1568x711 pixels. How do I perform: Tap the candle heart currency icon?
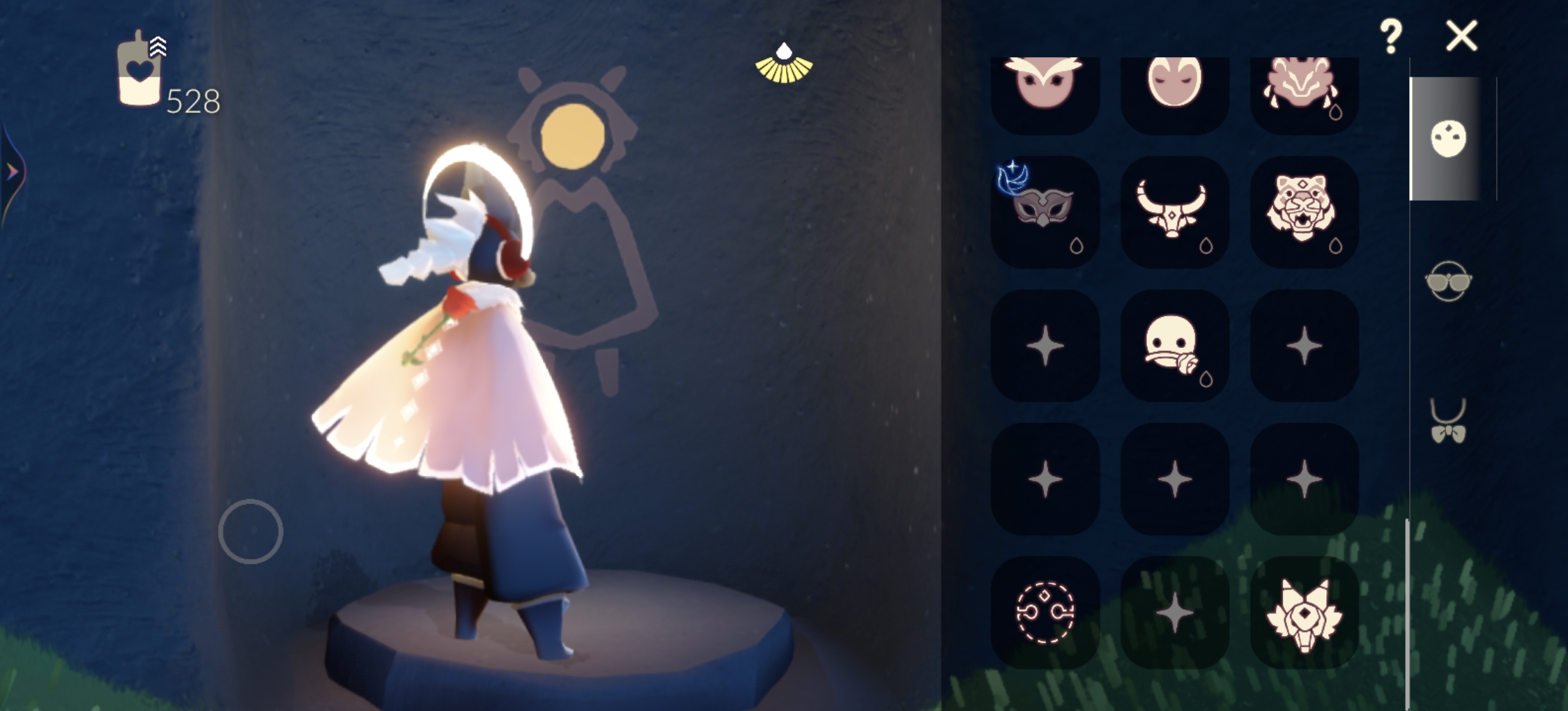tap(139, 71)
